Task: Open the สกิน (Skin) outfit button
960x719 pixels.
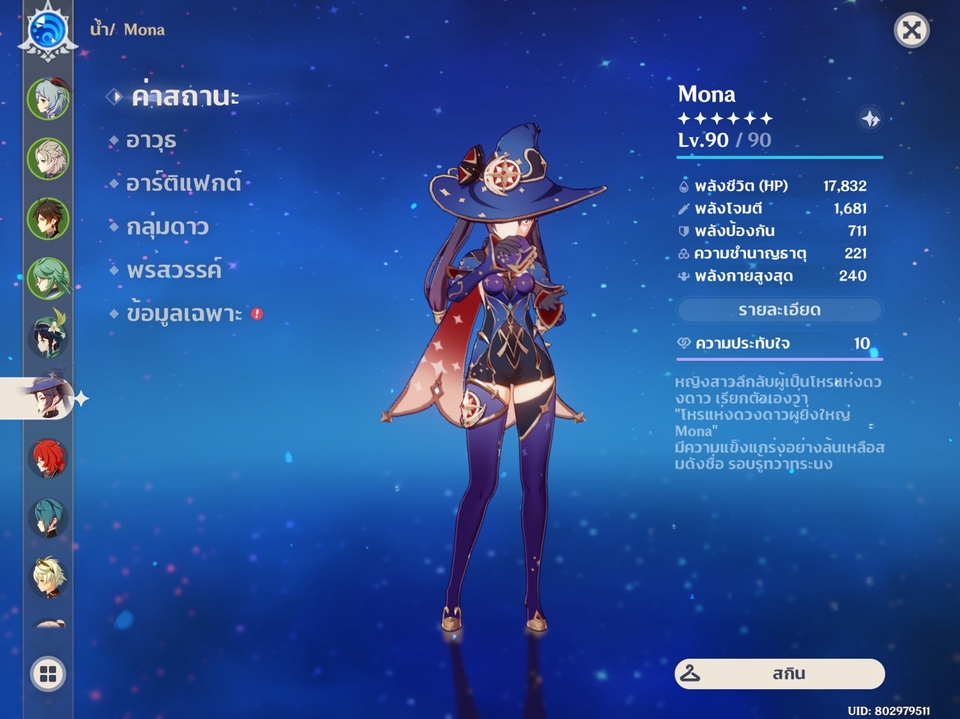Action: (780, 673)
